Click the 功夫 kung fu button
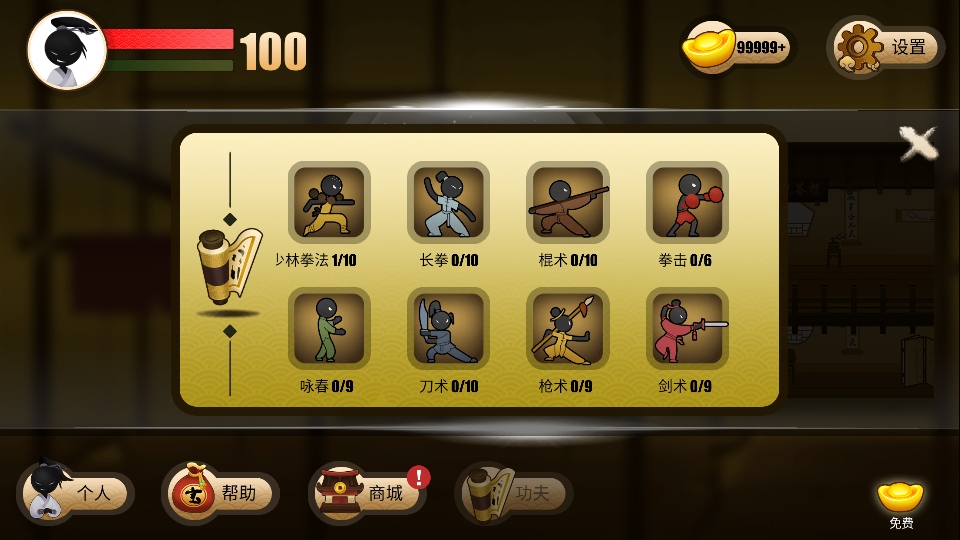The image size is (960, 540). pos(514,492)
